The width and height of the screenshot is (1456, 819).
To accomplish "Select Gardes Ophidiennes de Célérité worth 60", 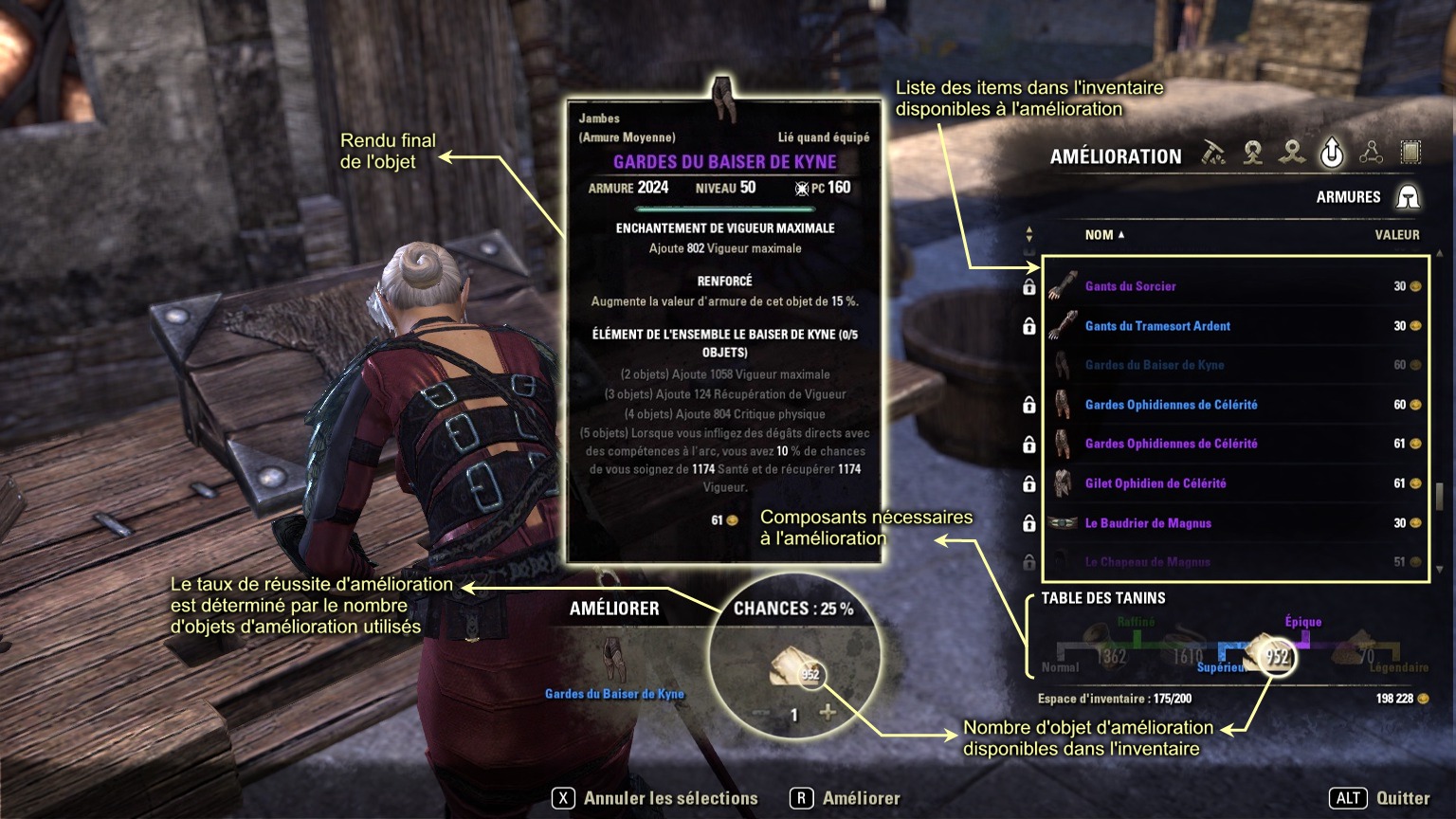I will click(1171, 405).
